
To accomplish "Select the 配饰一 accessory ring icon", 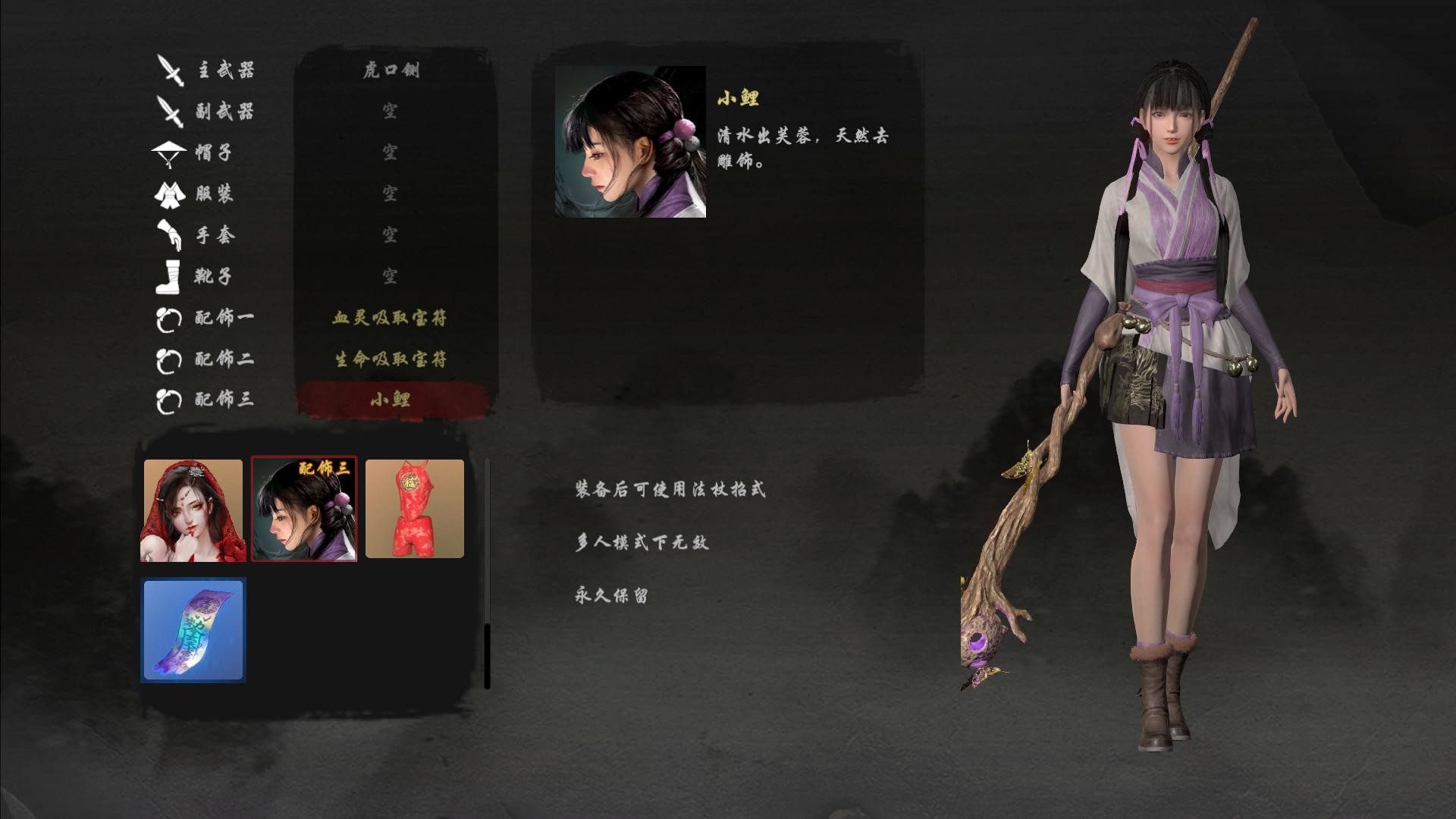I will coord(168,318).
